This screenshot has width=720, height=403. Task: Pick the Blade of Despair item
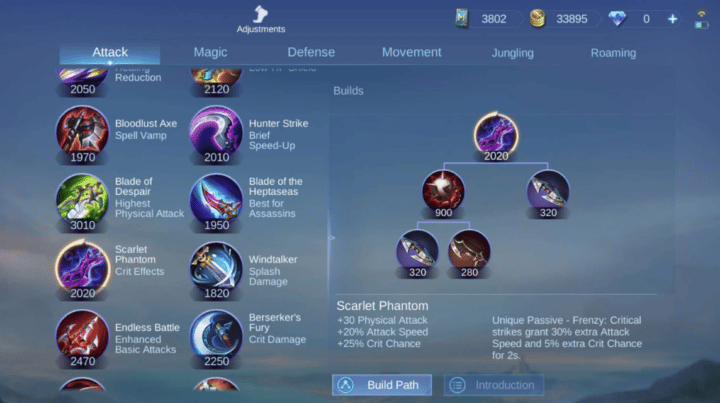83,199
